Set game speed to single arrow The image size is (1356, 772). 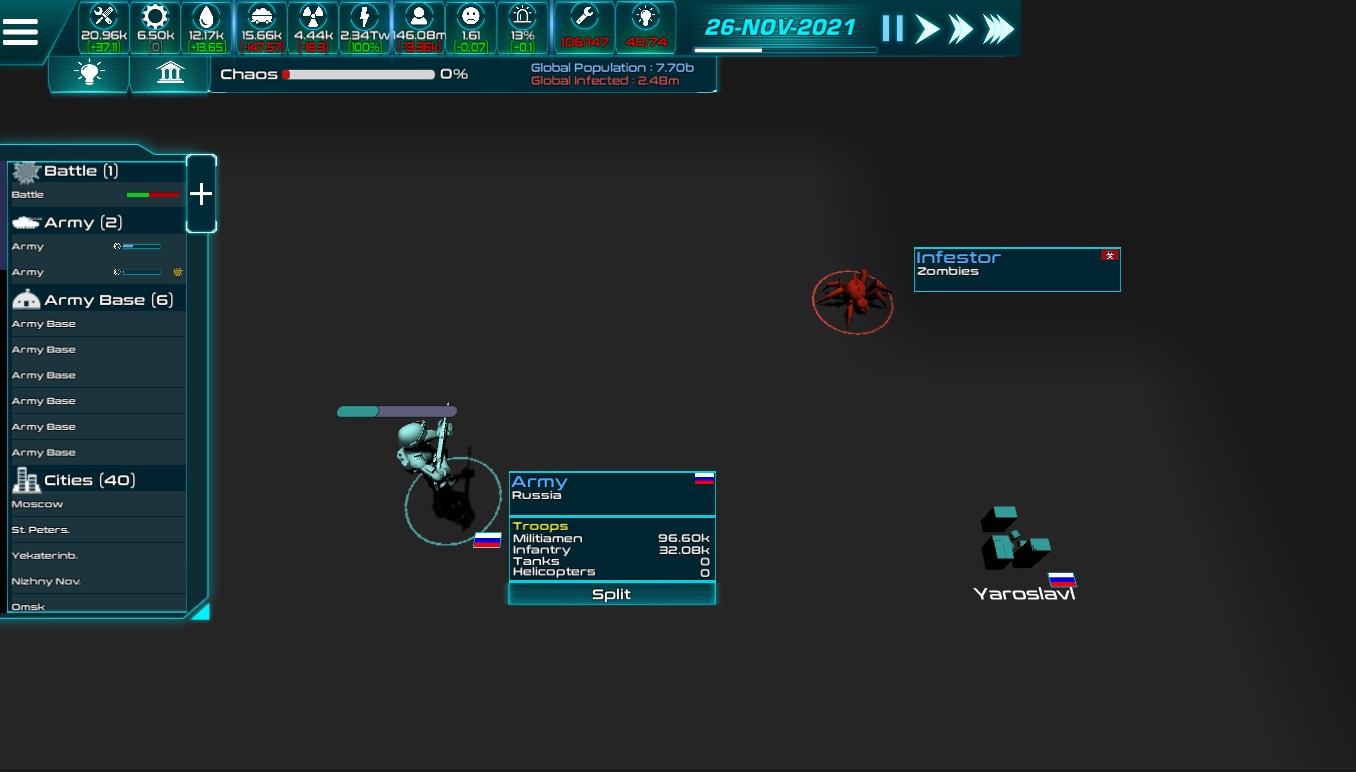pos(928,29)
